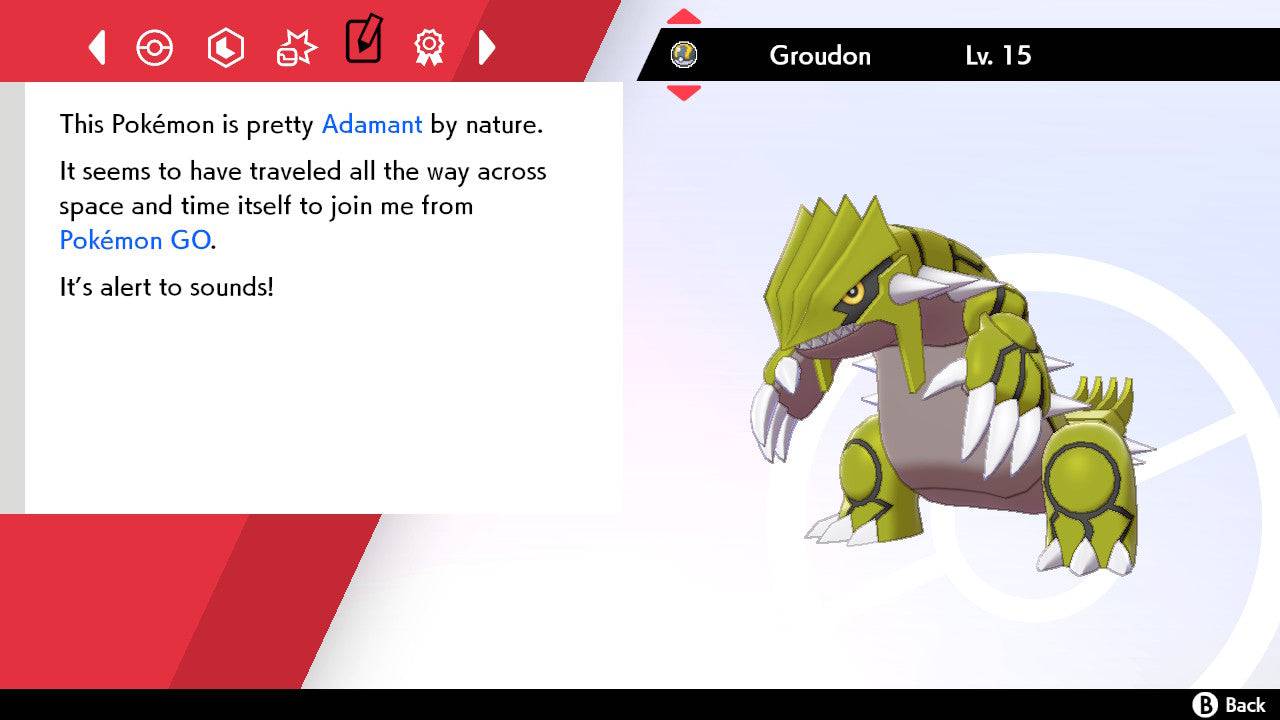The image size is (1280, 720).
Task: Open the ribbons page using the medal icon
Action: pyautogui.click(x=430, y=47)
